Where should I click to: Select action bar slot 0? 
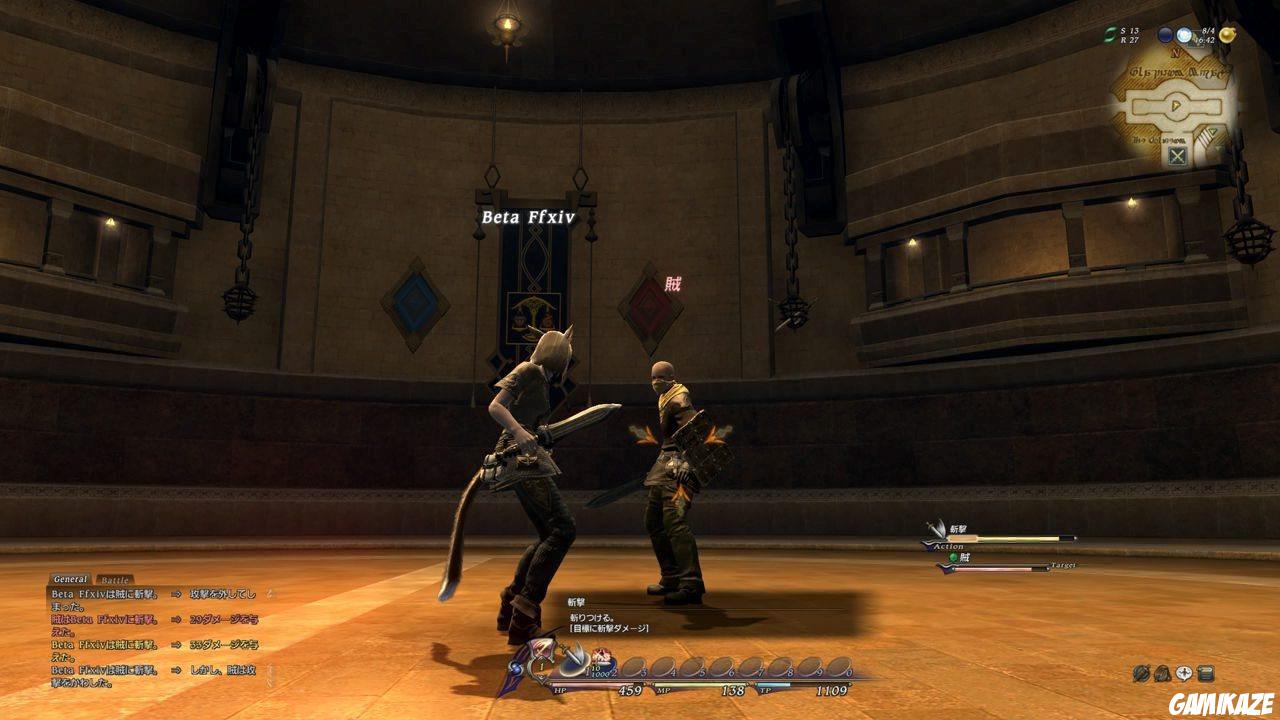coord(838,666)
